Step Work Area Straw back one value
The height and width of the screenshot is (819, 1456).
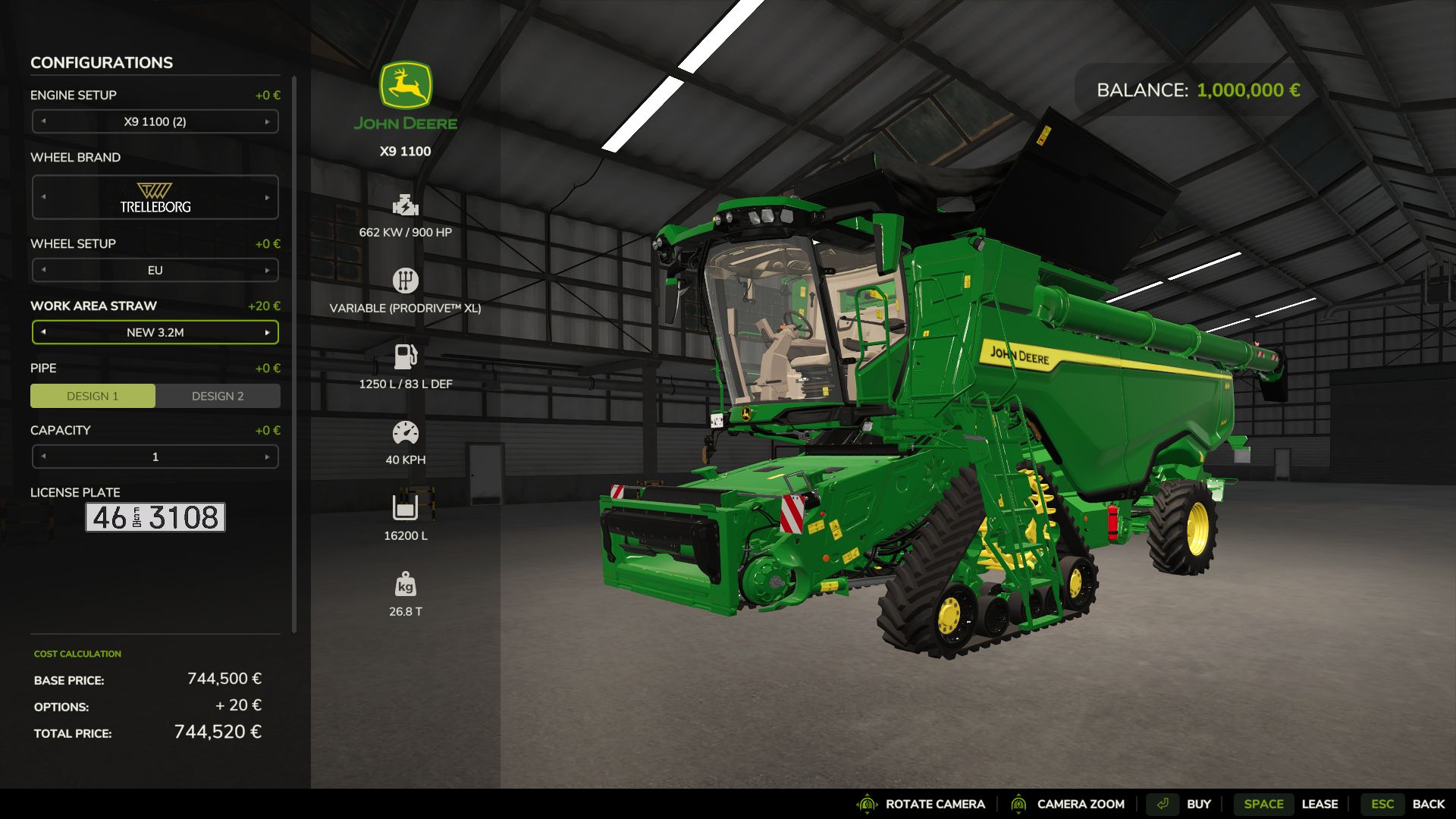43,332
